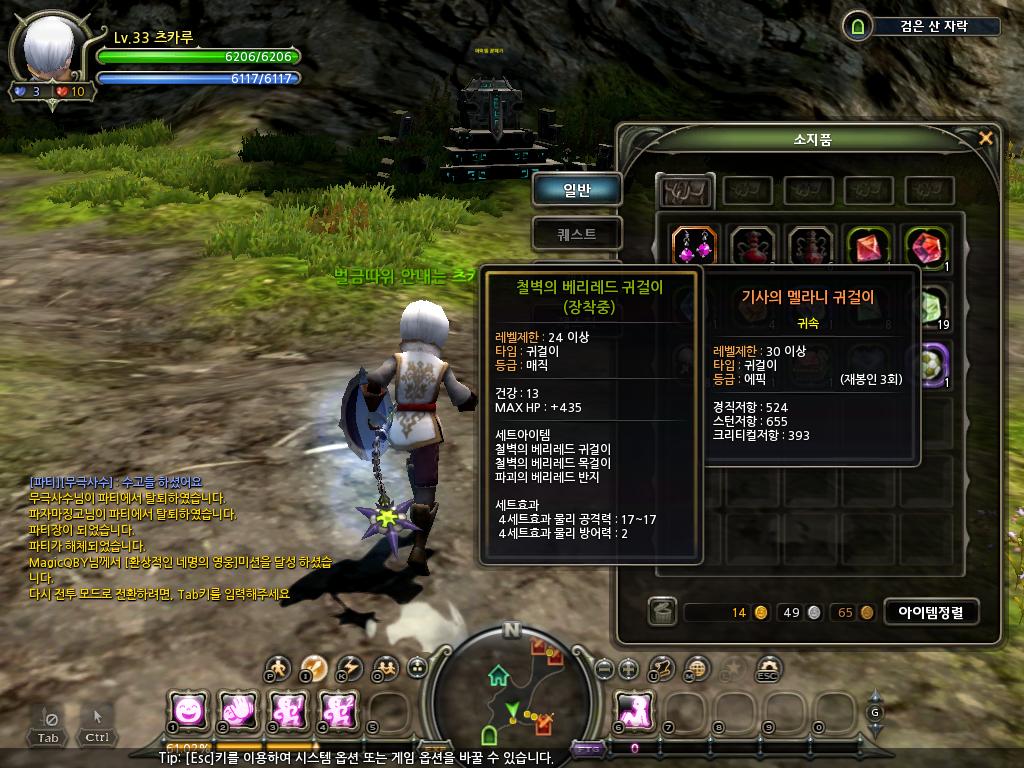Screen dimensions: 1024x768
Task: Click the circular minimap
Action: pos(512,692)
